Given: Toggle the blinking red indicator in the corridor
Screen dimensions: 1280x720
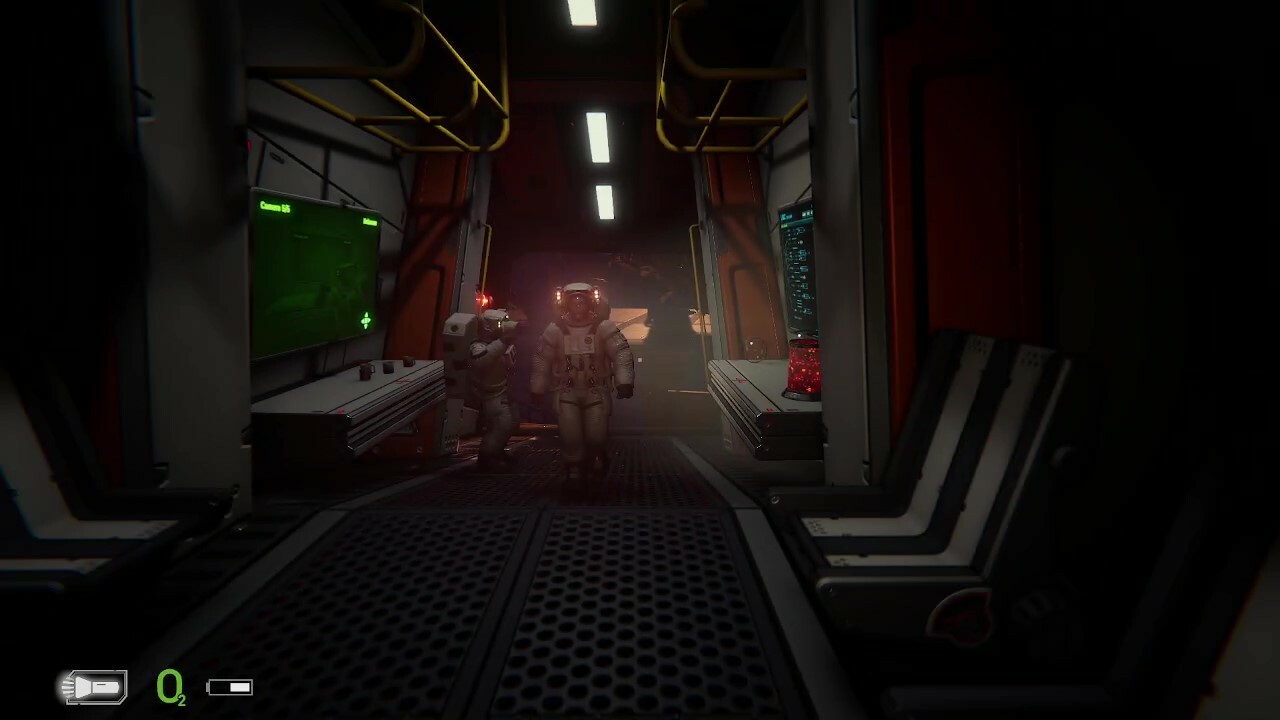Looking at the screenshot, I should pyautogui.click(x=483, y=300).
